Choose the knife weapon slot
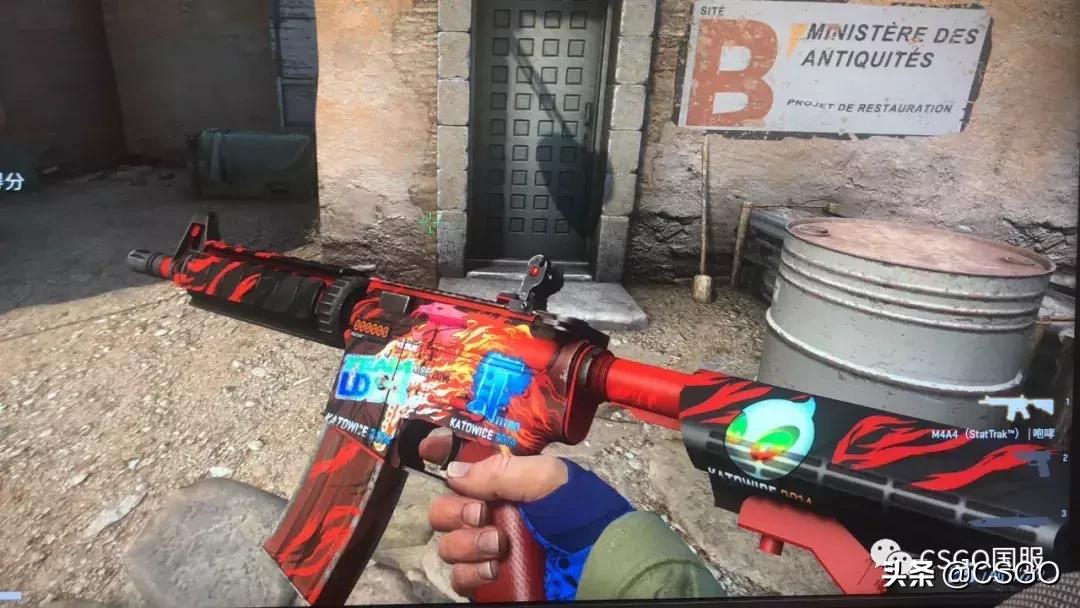Screen dimensions: 1080x608 click(x=1010, y=522)
